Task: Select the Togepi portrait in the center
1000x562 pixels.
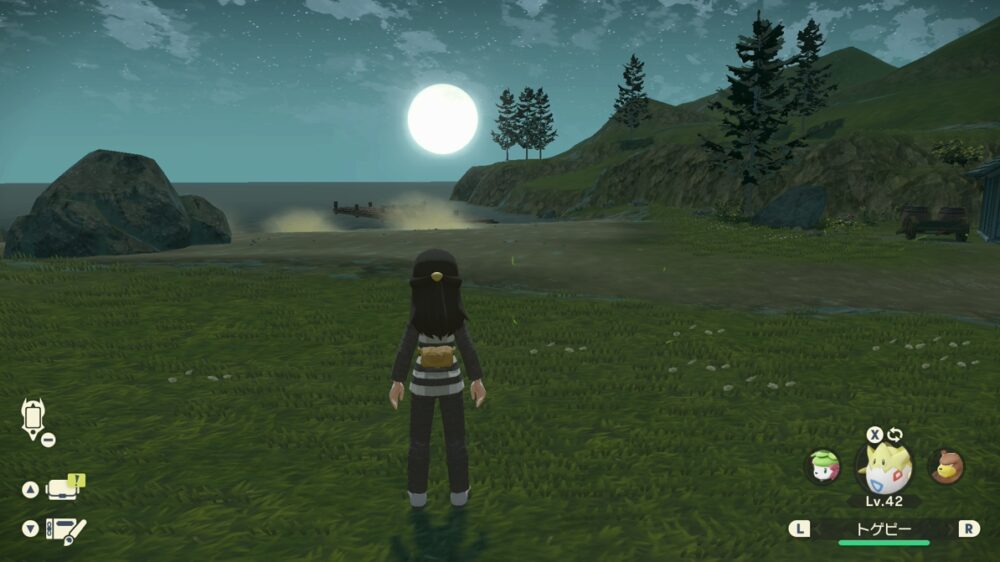Action: coord(882,468)
